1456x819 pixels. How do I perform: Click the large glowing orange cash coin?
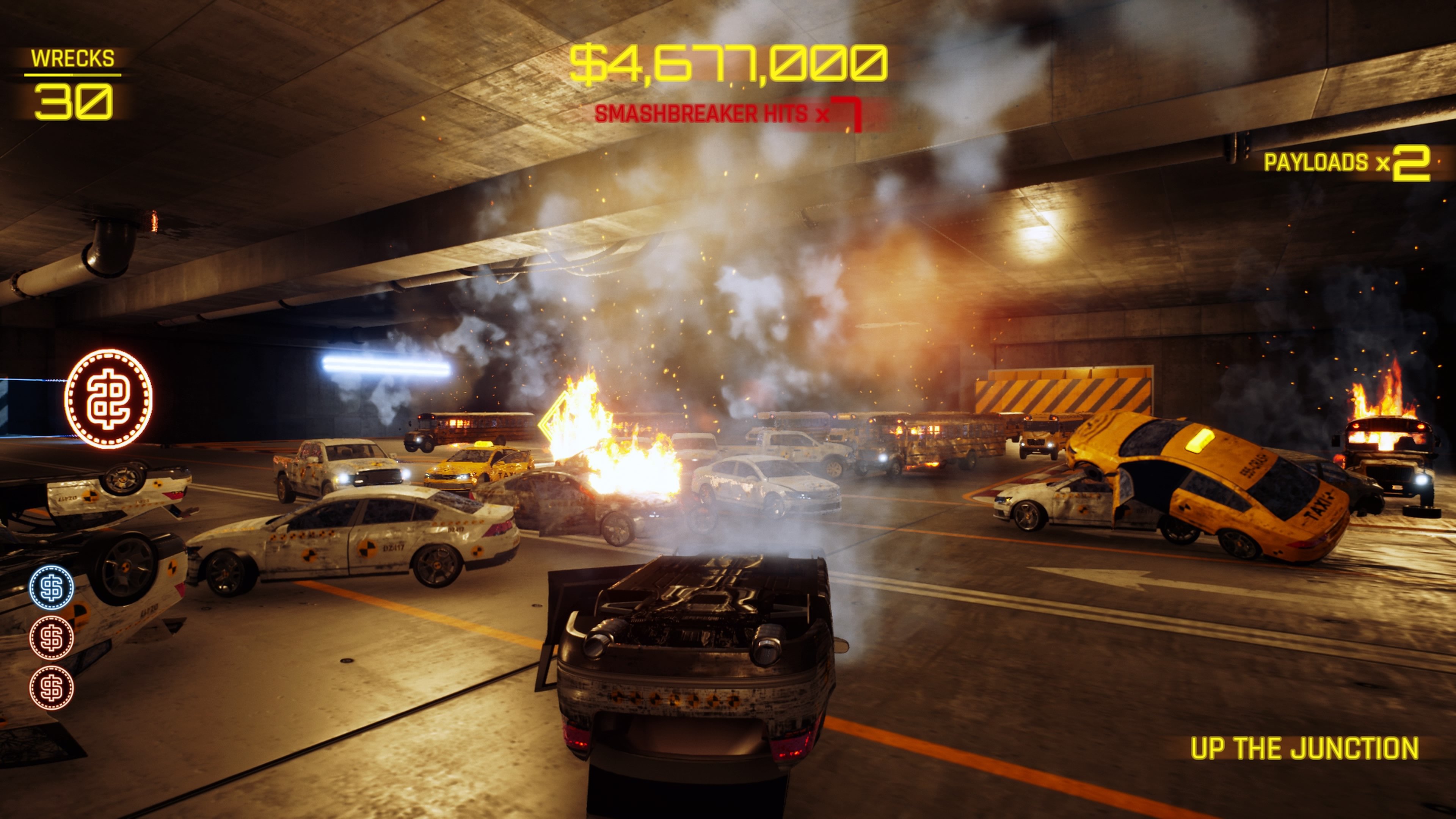tap(108, 399)
